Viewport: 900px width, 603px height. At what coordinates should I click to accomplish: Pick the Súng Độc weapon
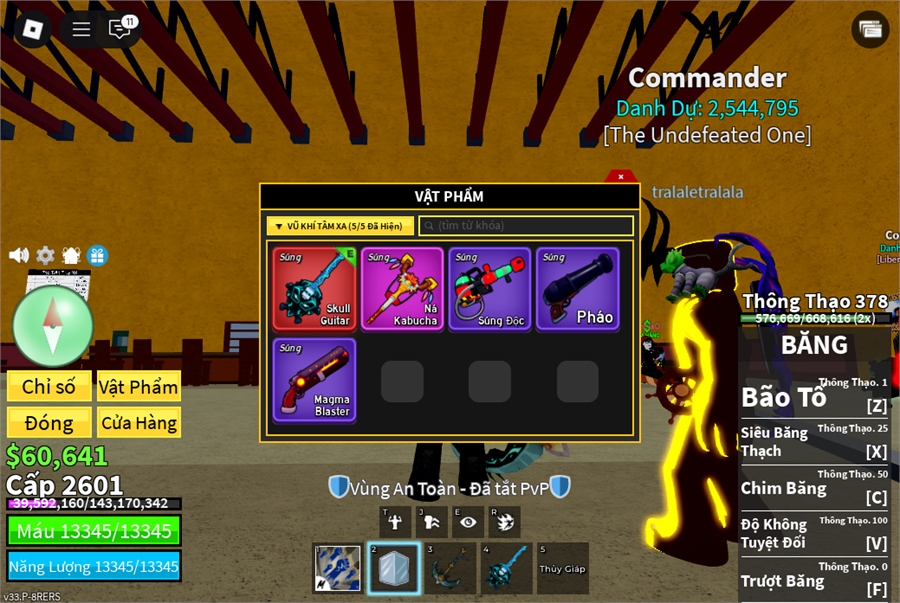click(x=490, y=288)
